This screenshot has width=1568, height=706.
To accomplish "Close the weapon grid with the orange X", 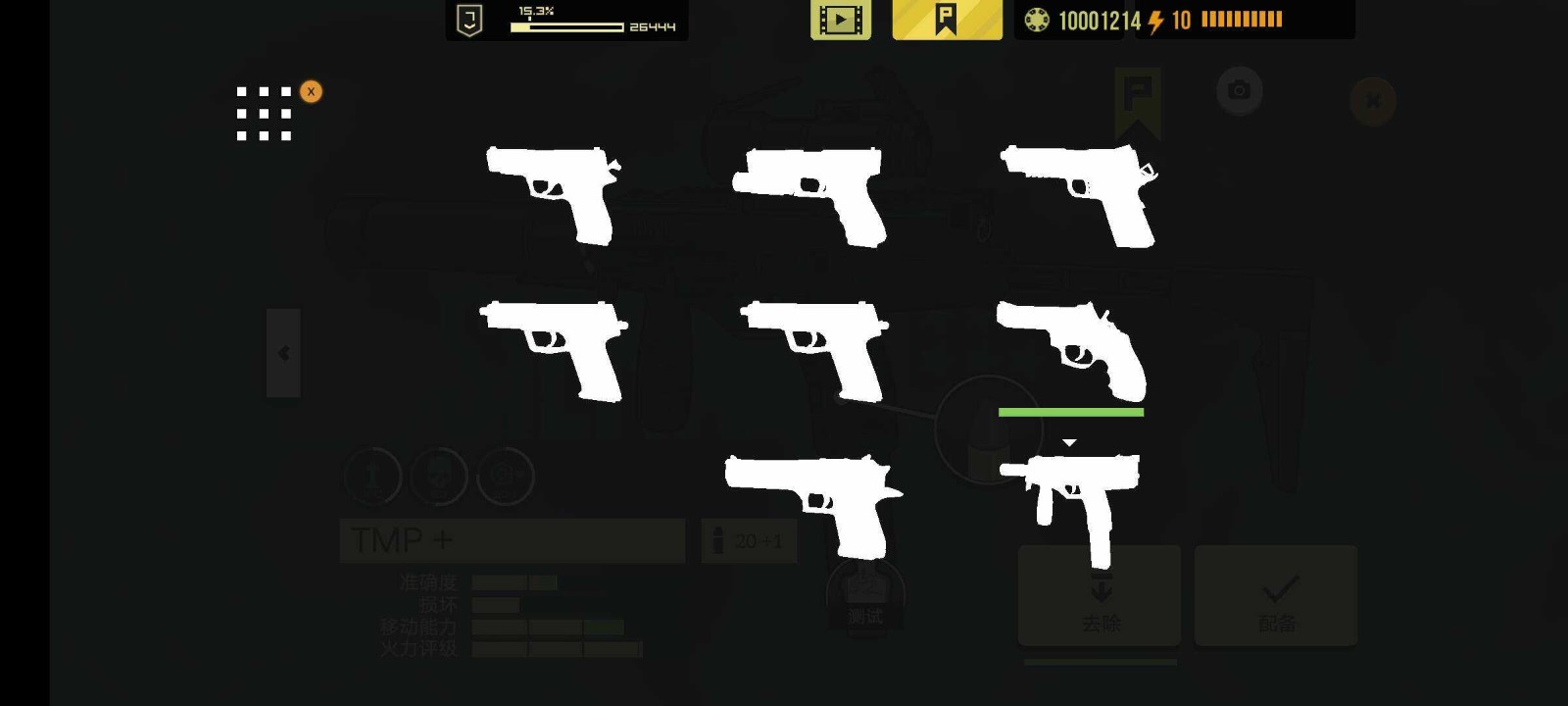I will click(x=311, y=91).
